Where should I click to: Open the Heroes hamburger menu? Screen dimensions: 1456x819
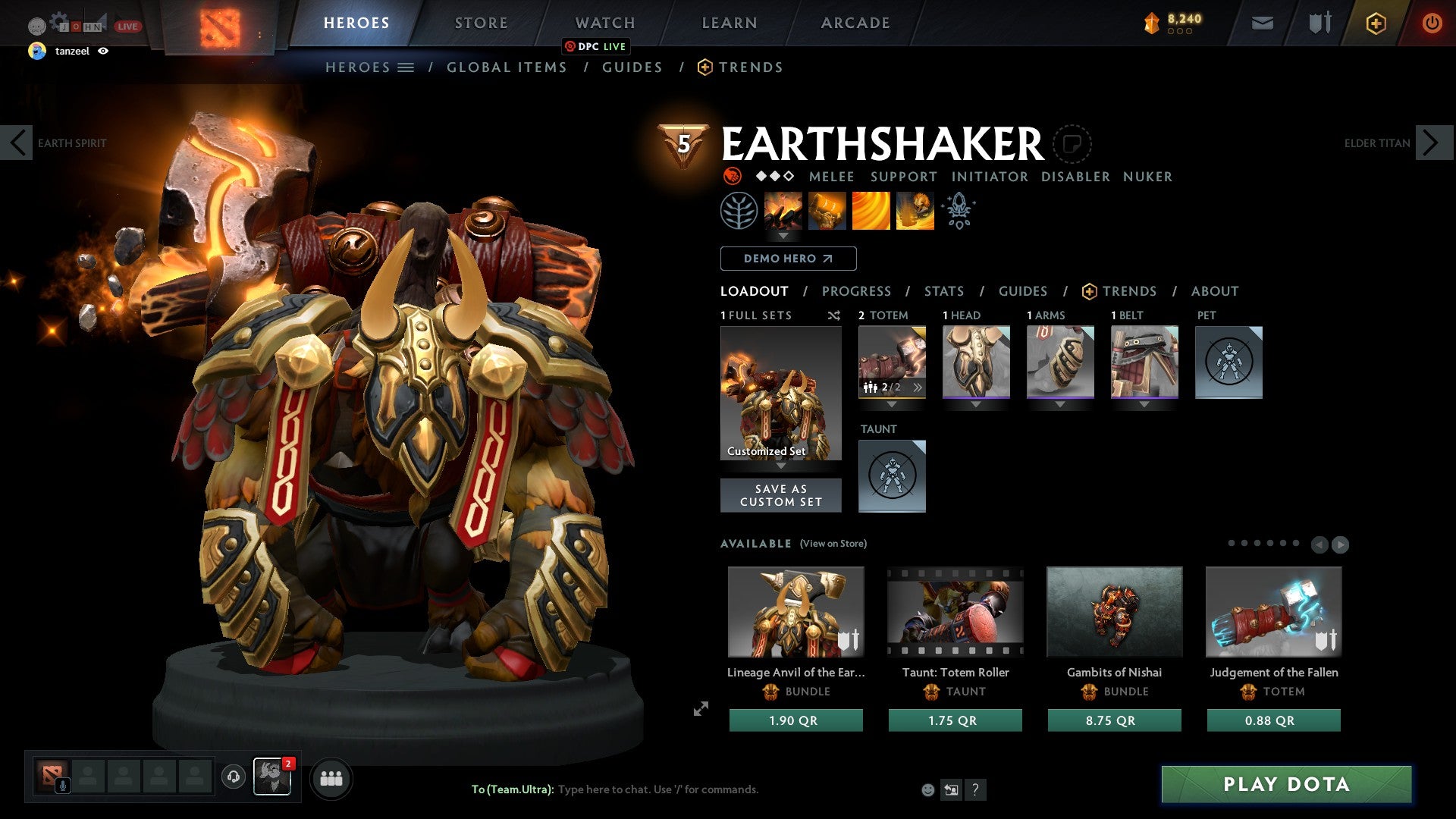click(407, 67)
